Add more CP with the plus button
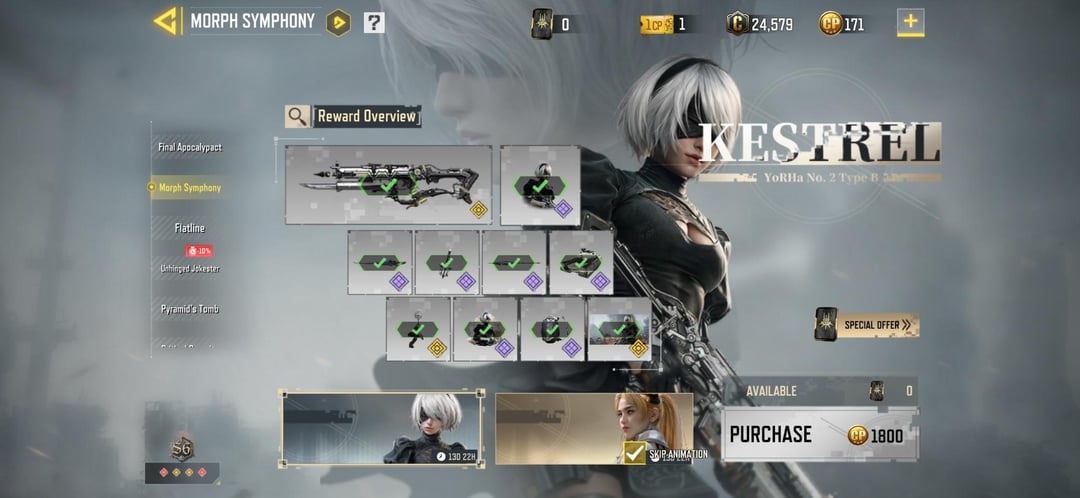Screen dimensions: 1080x498 point(910,23)
